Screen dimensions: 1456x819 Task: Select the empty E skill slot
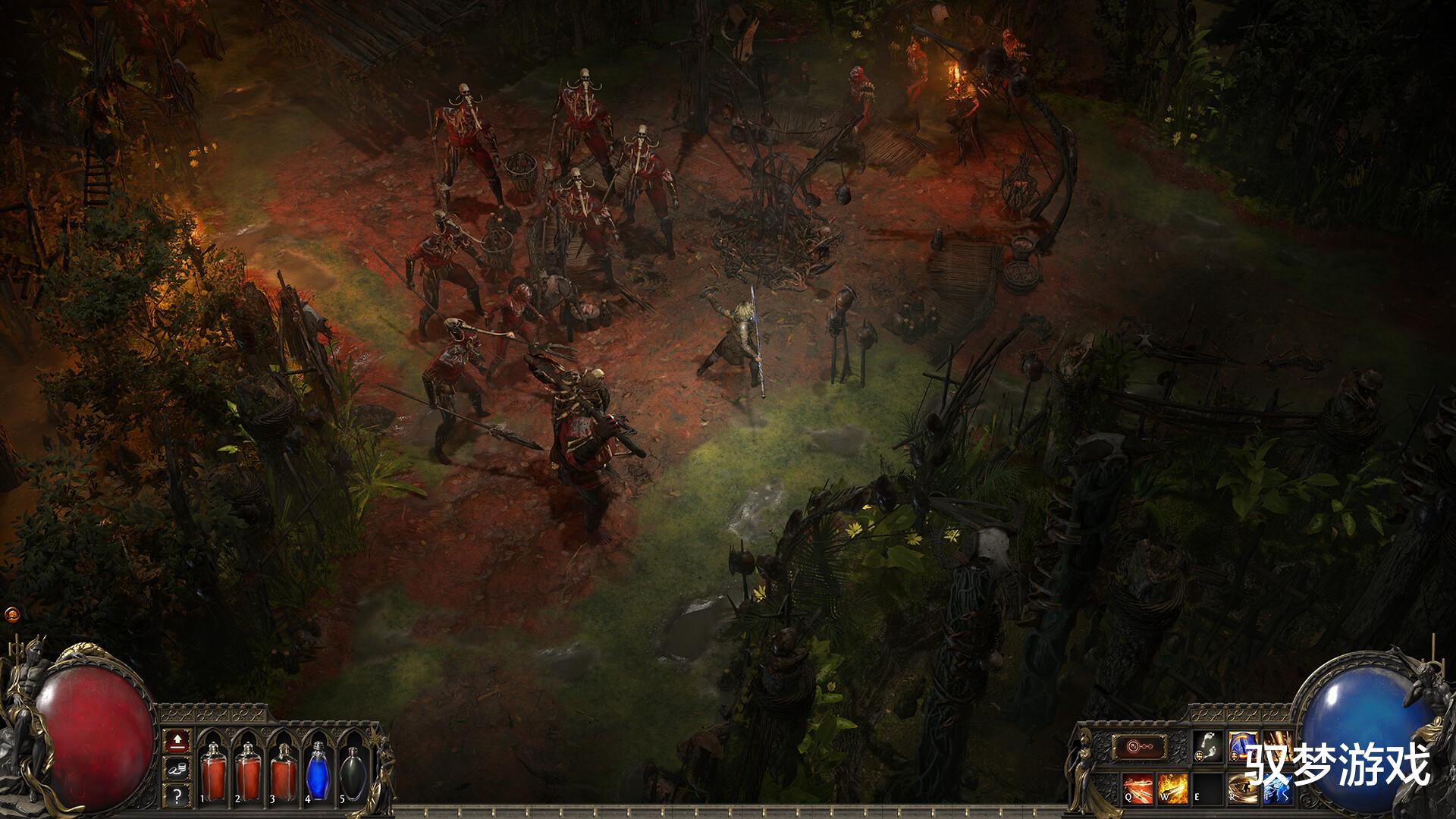[1207, 787]
